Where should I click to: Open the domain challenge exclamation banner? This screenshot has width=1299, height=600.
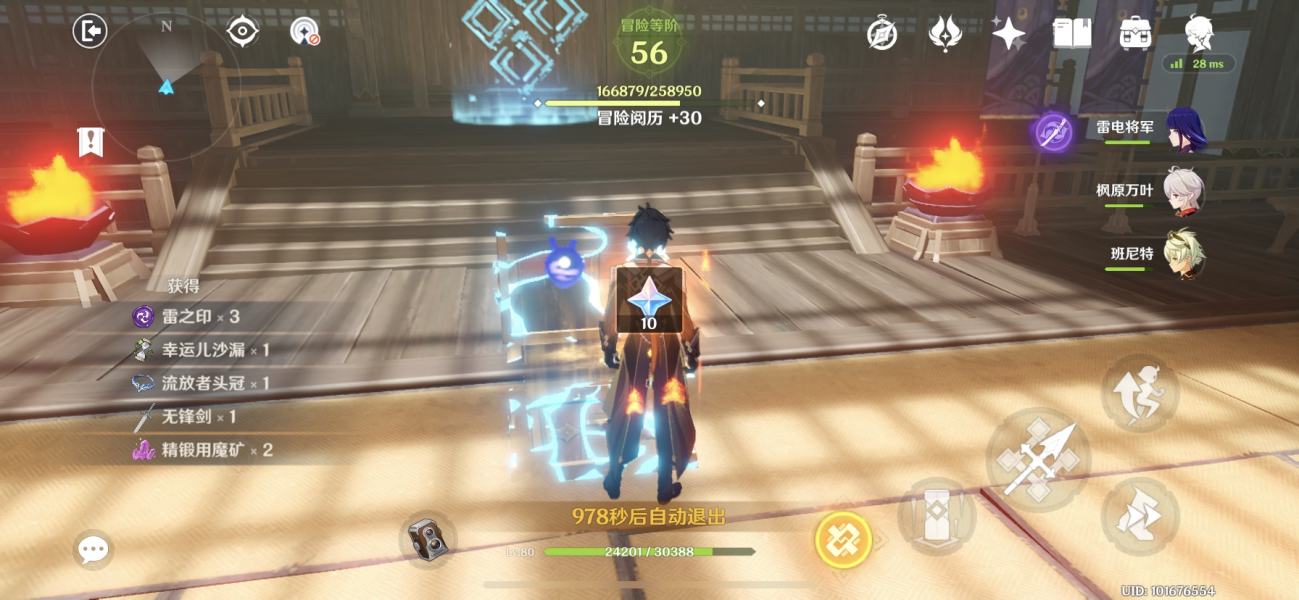coord(91,142)
